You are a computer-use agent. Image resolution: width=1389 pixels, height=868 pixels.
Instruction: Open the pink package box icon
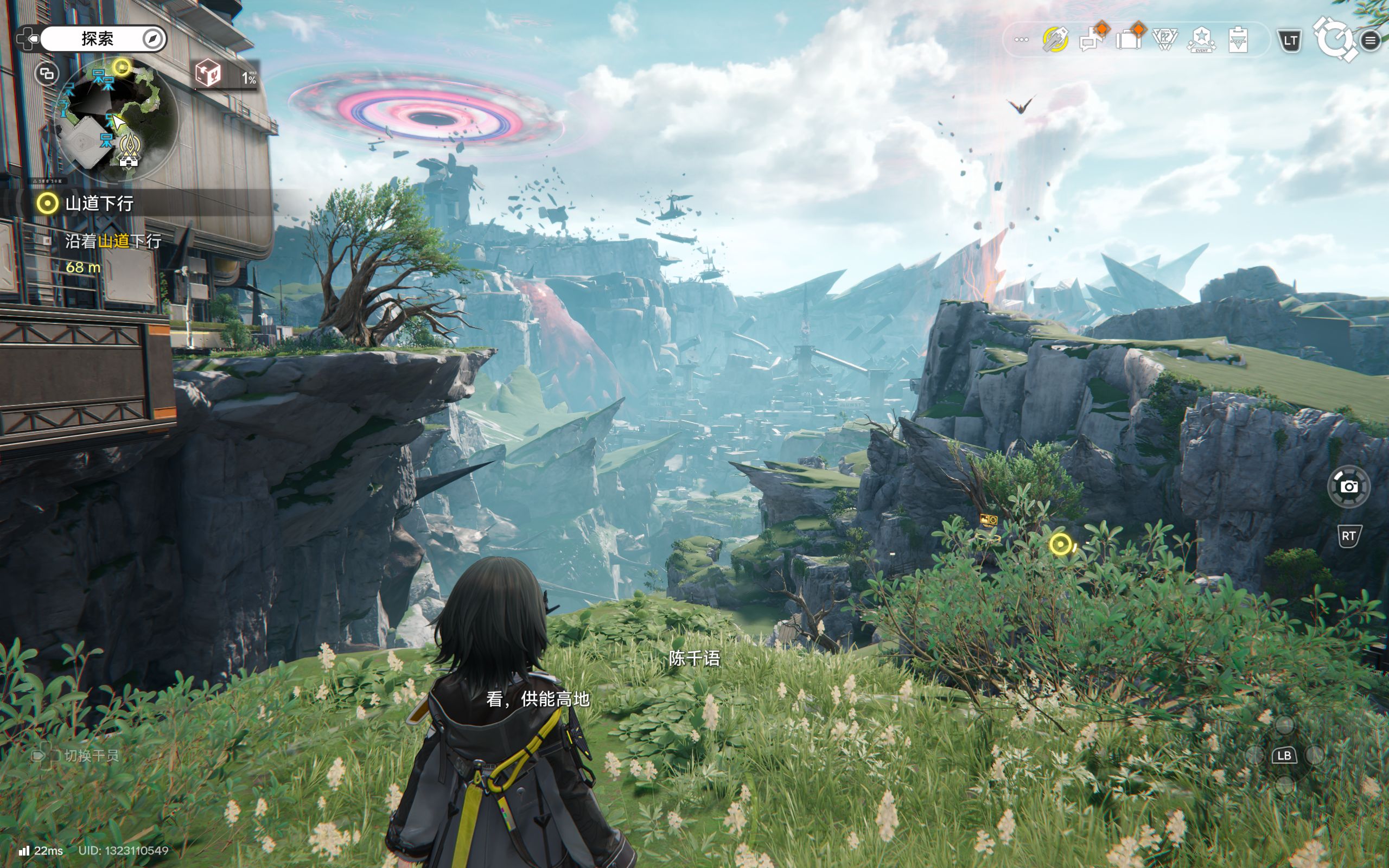(x=208, y=73)
